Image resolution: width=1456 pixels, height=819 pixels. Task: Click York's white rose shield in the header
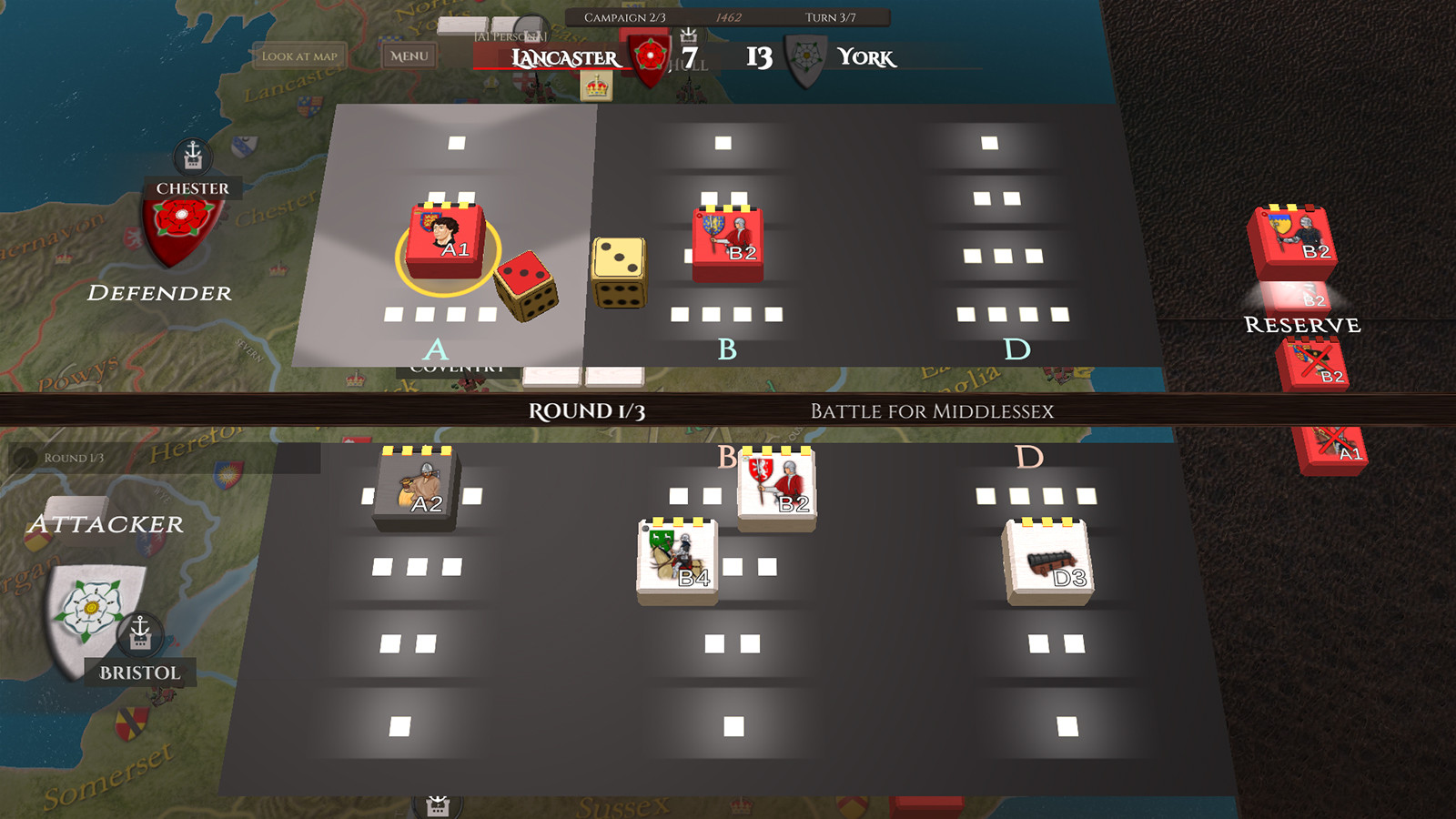click(804, 56)
